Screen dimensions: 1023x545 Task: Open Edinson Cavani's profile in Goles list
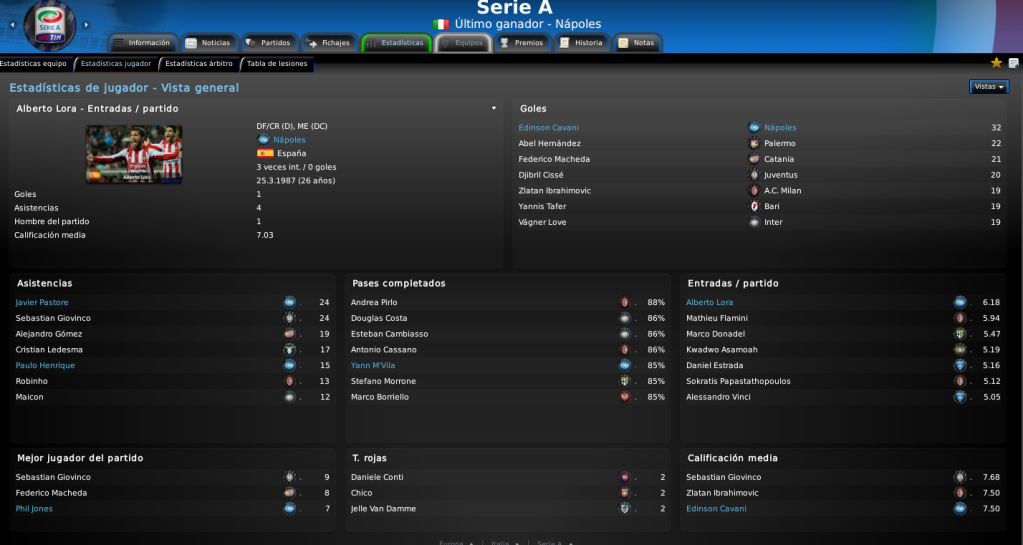[x=548, y=128]
